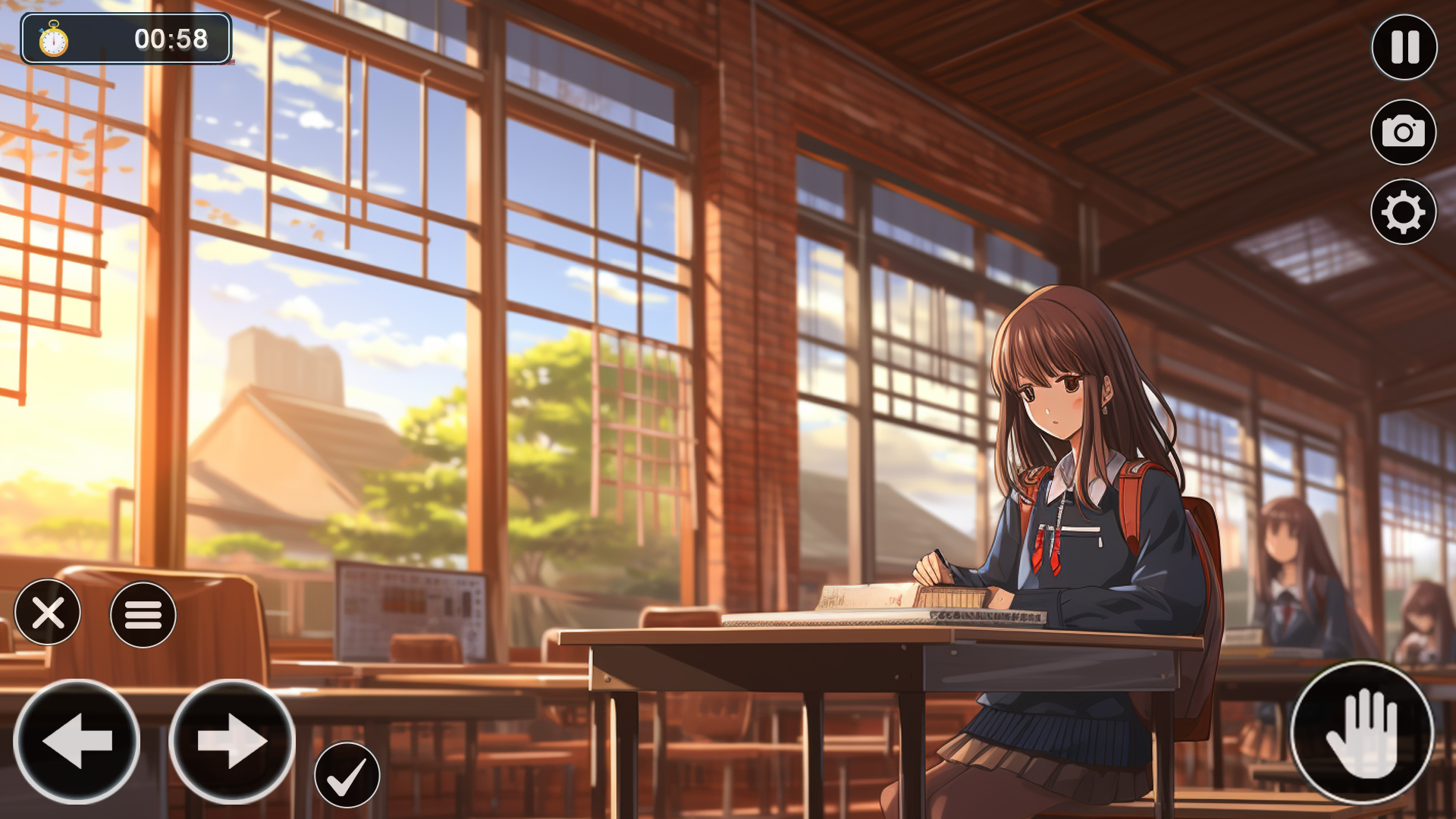Pause the game
This screenshot has height=819, width=1456.
(1404, 48)
